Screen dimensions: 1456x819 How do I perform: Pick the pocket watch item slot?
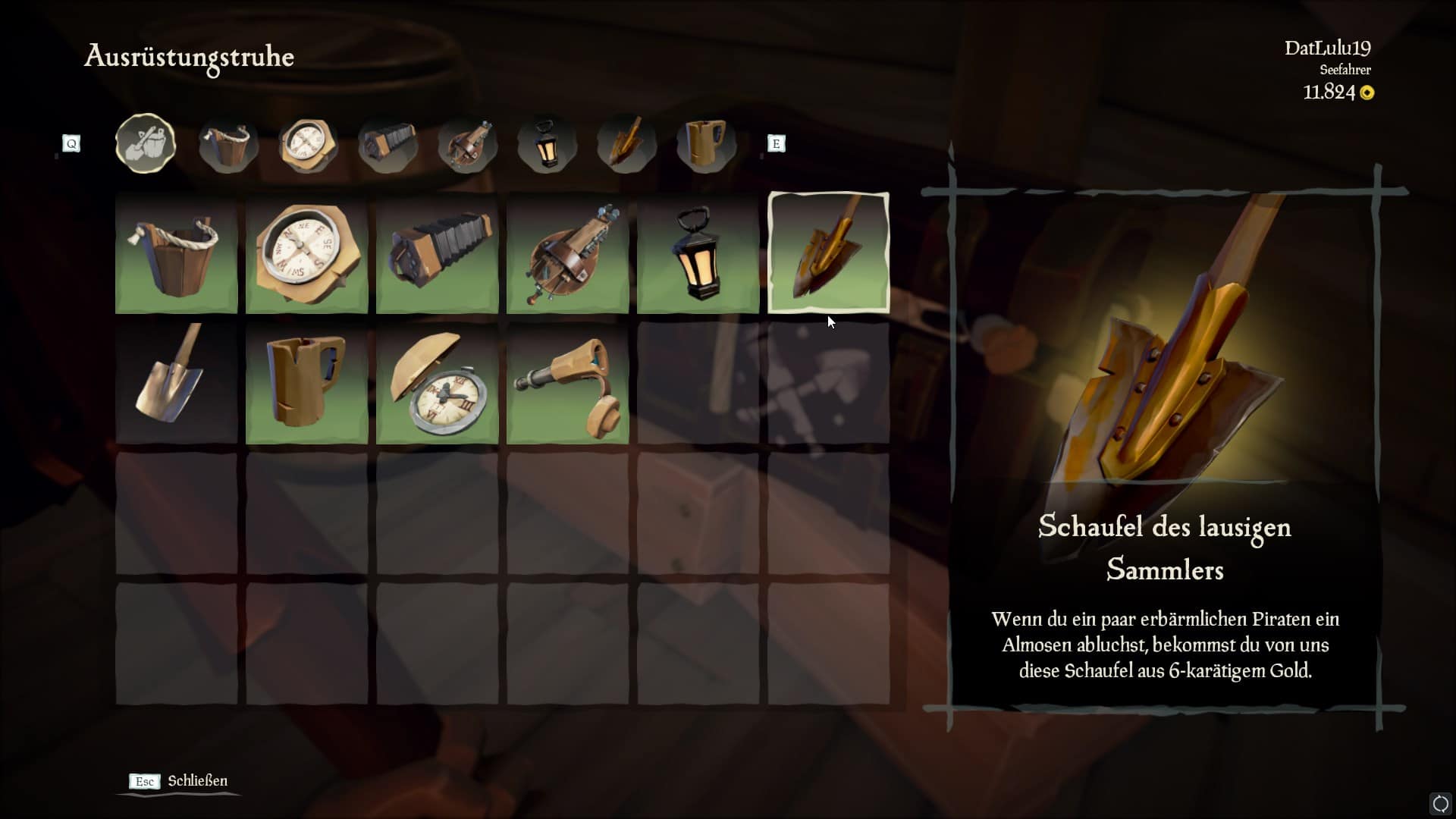[437, 383]
